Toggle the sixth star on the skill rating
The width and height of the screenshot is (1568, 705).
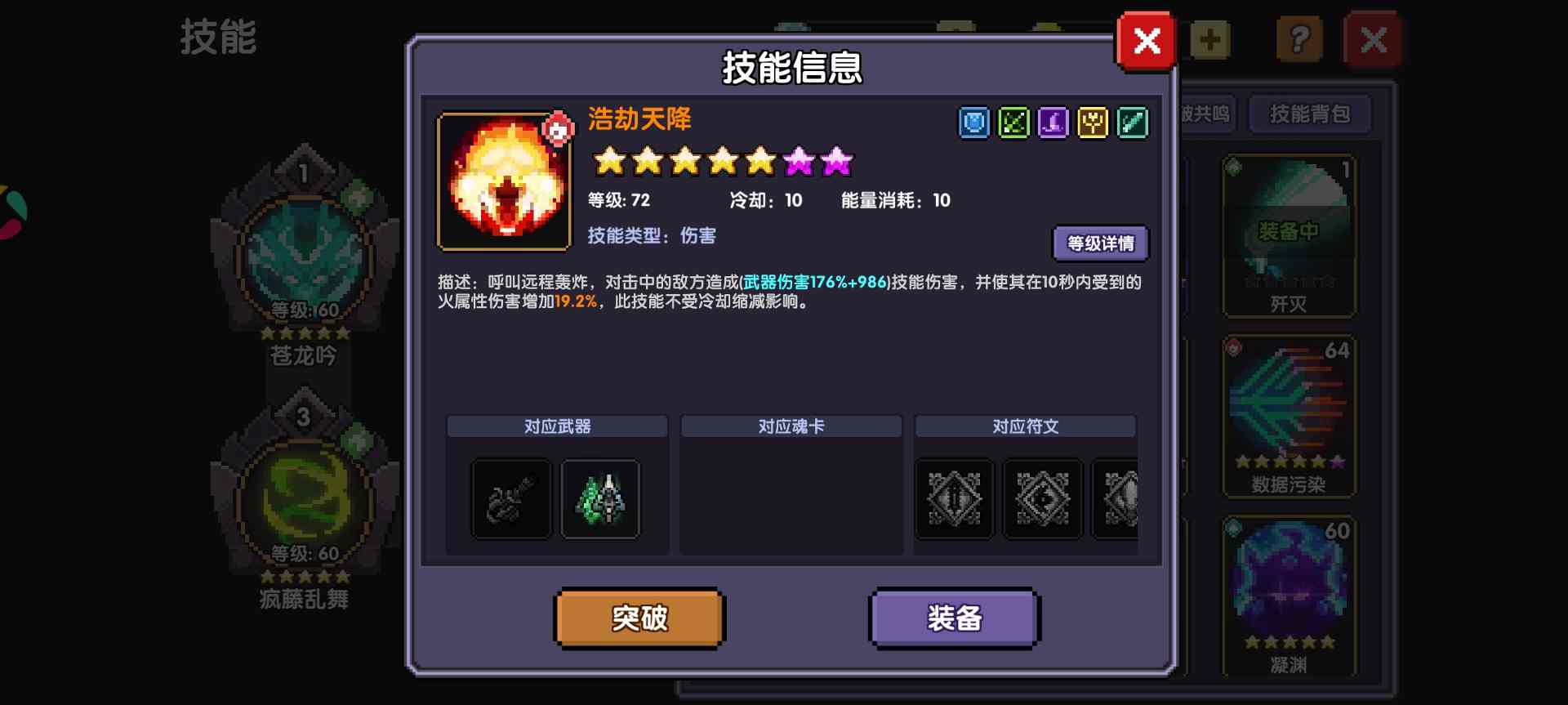(799, 161)
